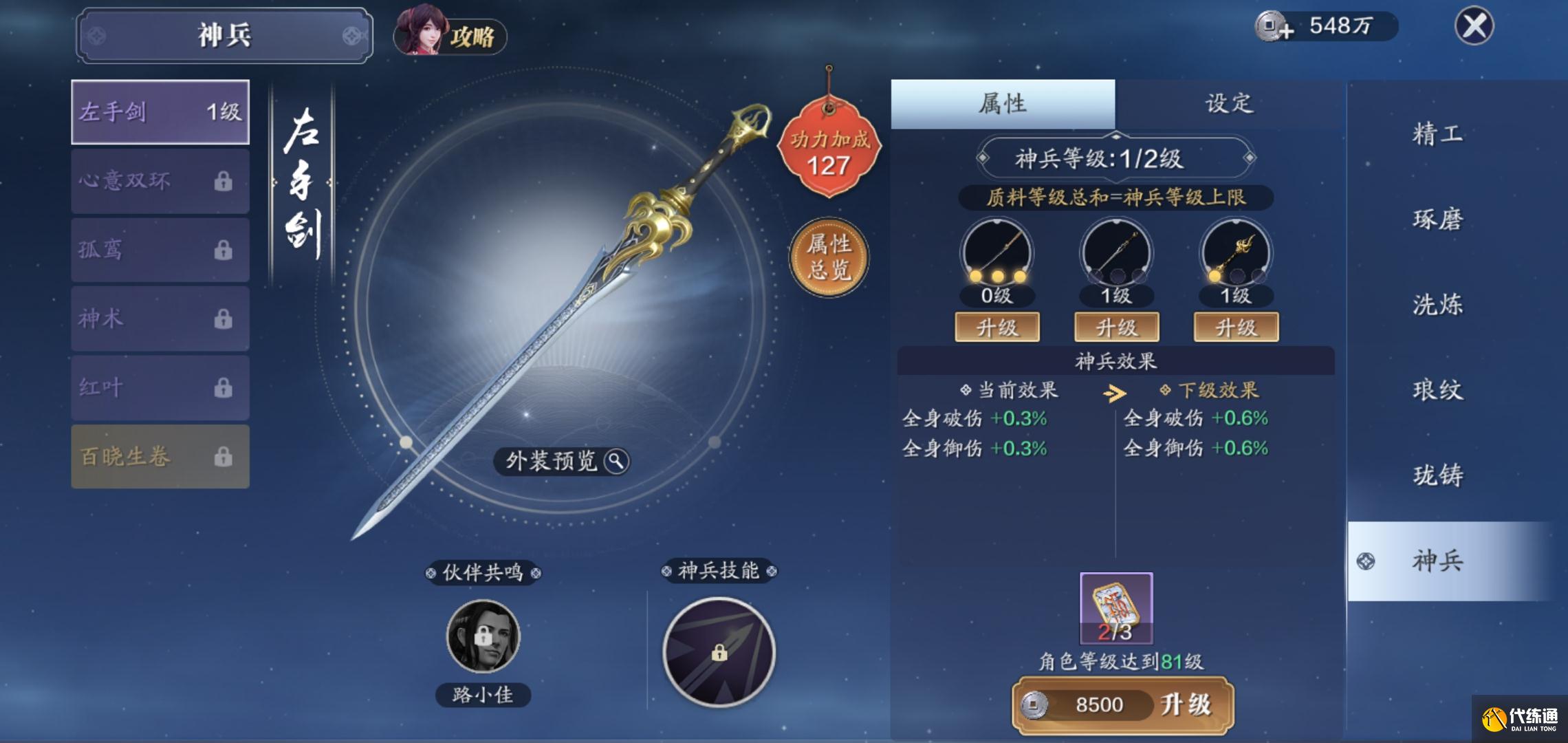The width and height of the screenshot is (1568, 743).
Task: Open the 属性总览 attribute overview
Action: click(x=829, y=257)
